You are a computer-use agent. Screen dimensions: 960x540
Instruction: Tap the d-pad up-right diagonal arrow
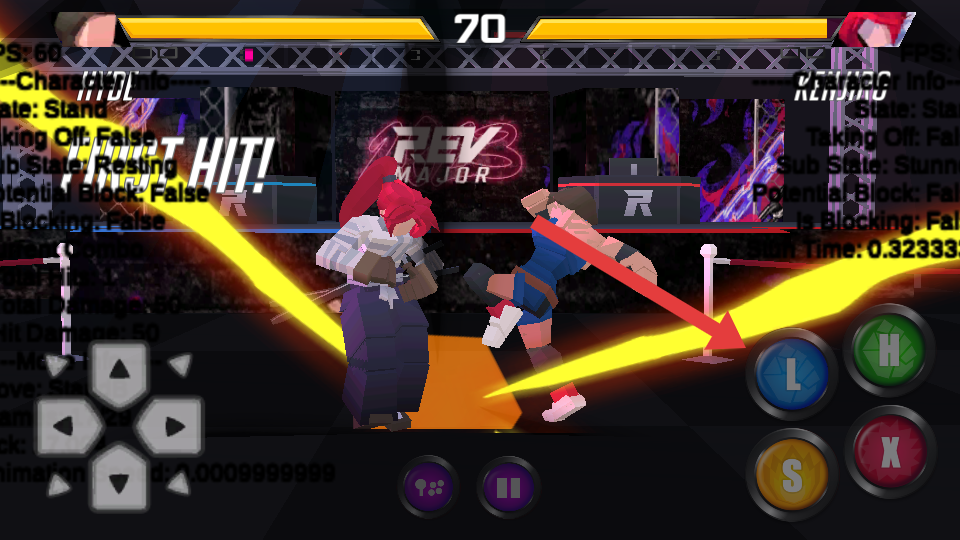pos(179,364)
